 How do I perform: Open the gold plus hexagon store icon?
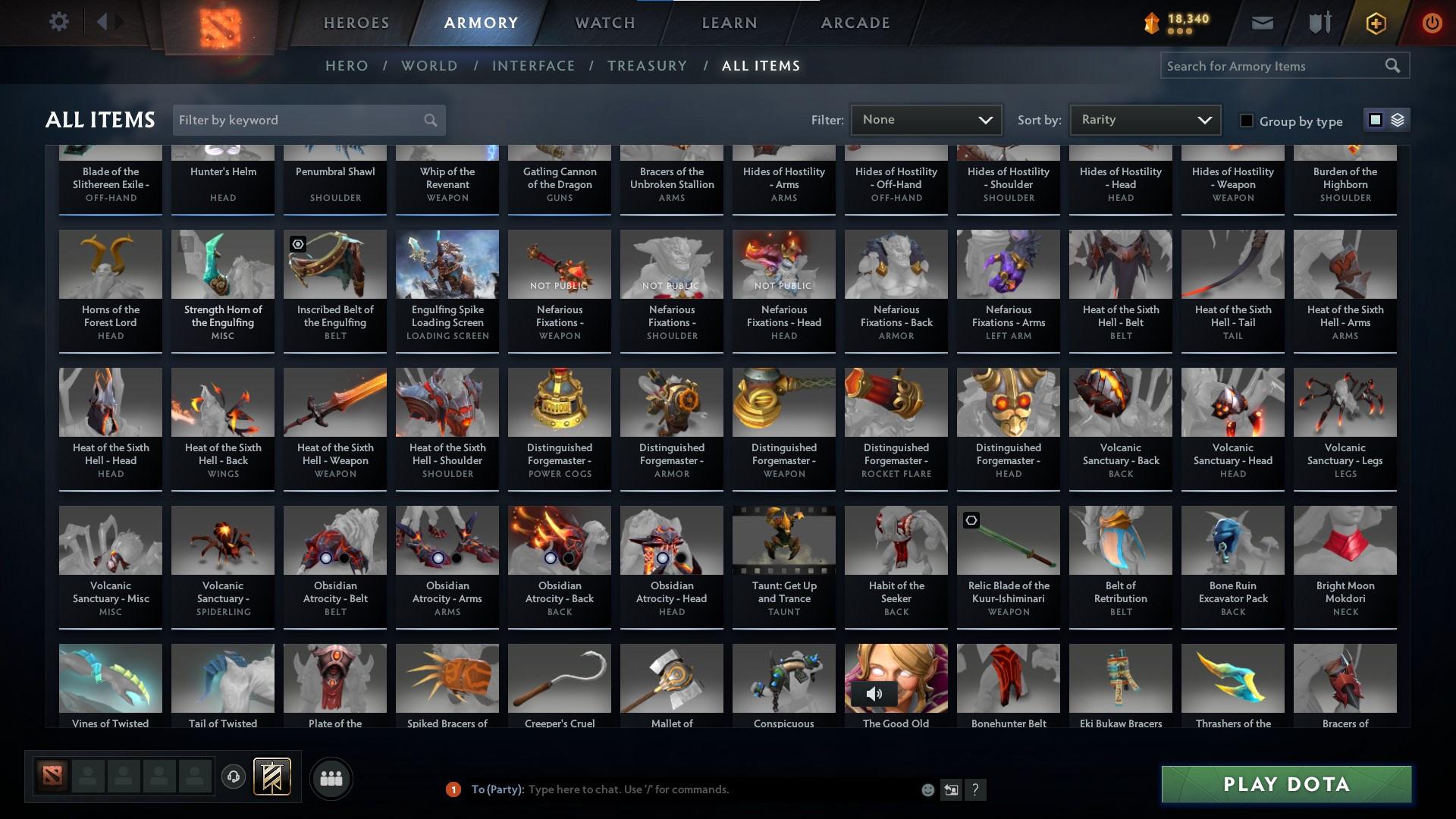coord(1375,23)
